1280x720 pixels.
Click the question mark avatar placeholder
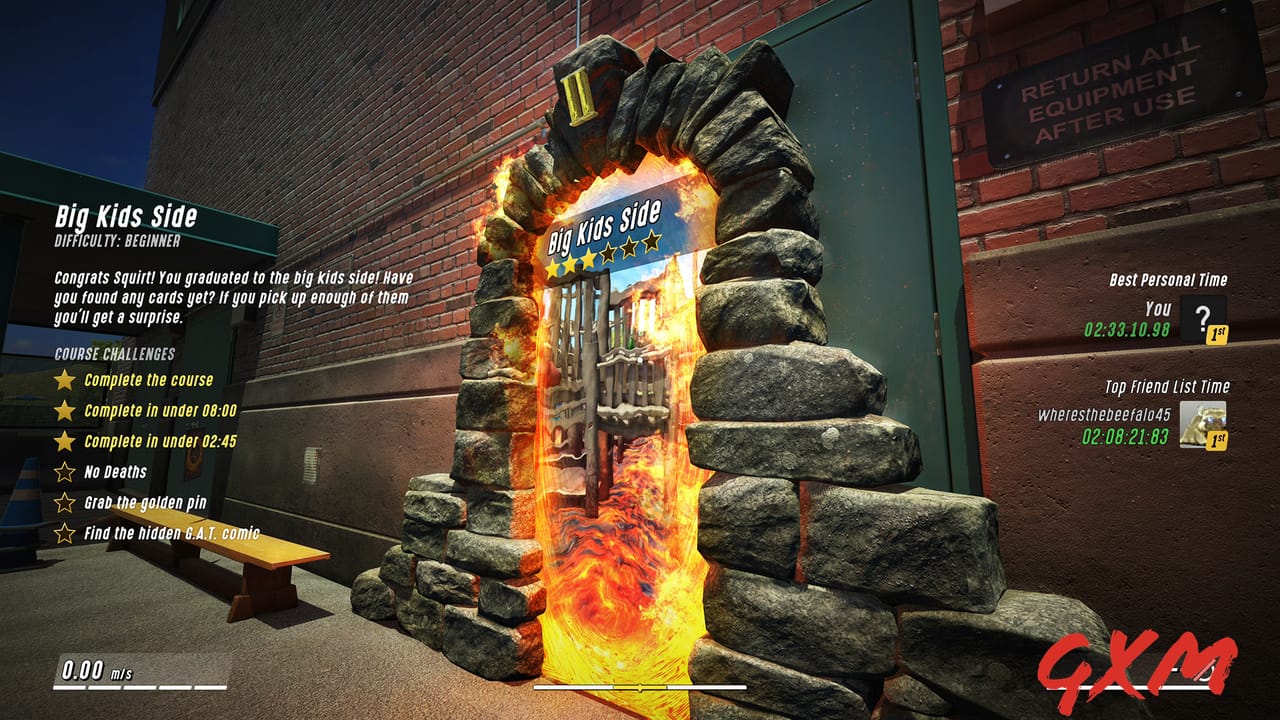pos(1202,317)
